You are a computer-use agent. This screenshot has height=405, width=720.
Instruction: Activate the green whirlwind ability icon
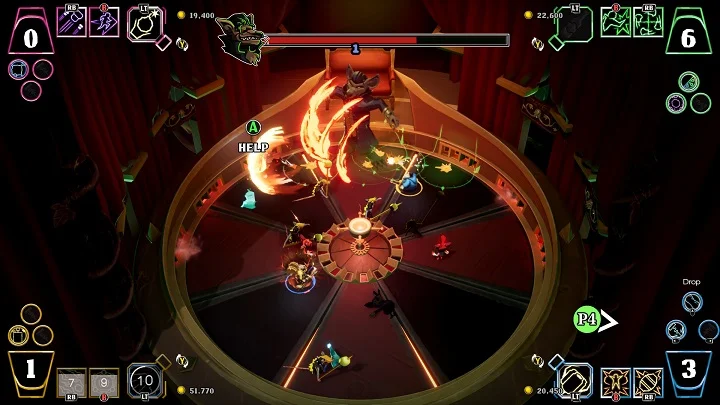[648, 22]
